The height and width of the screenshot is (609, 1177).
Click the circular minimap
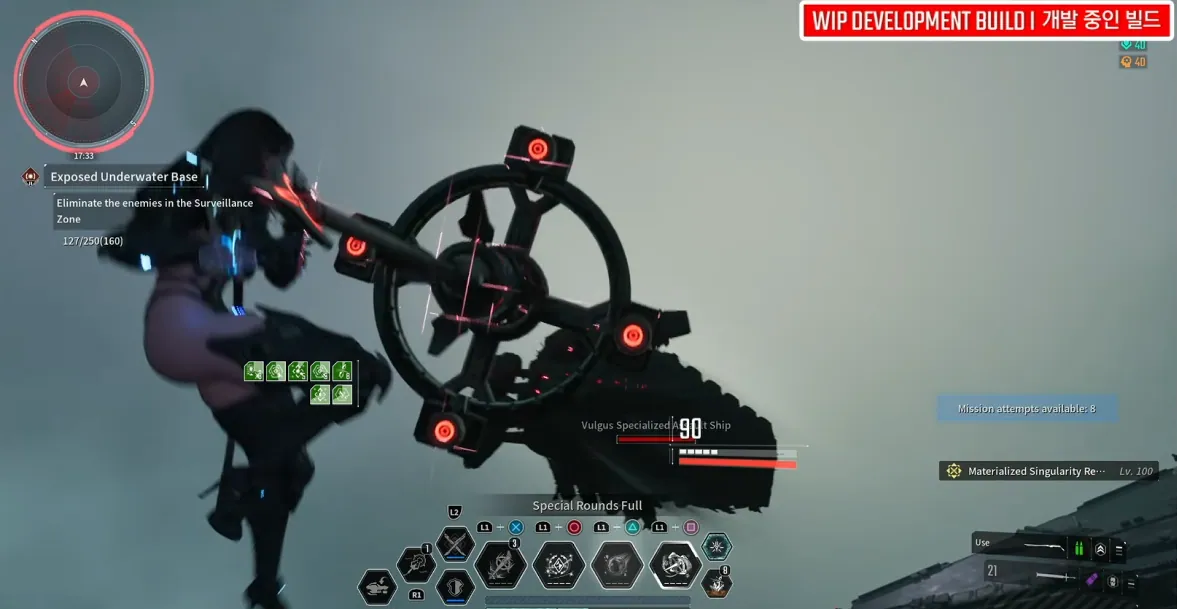83,82
